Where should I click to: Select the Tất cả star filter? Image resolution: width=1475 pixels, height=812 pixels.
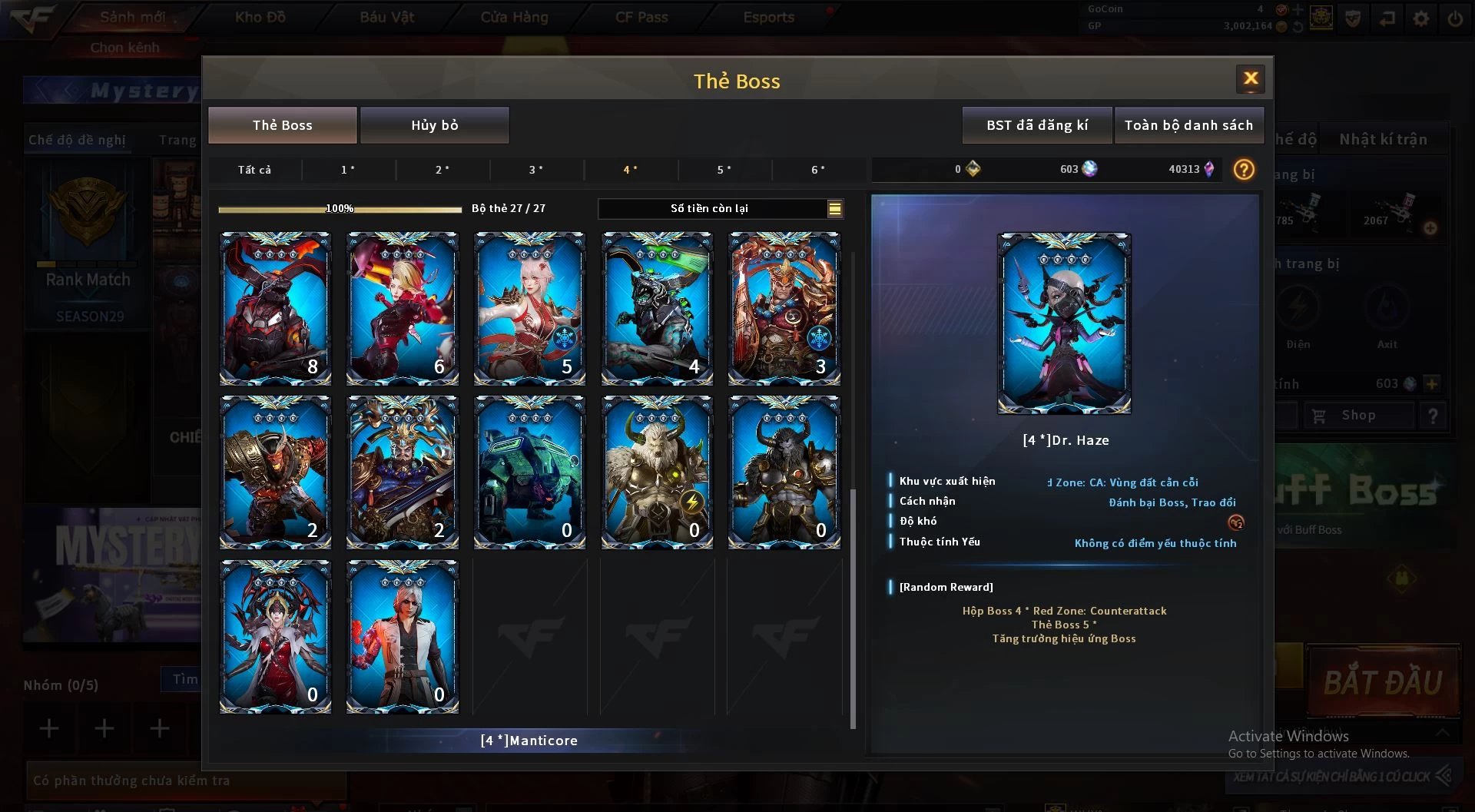[x=254, y=170]
